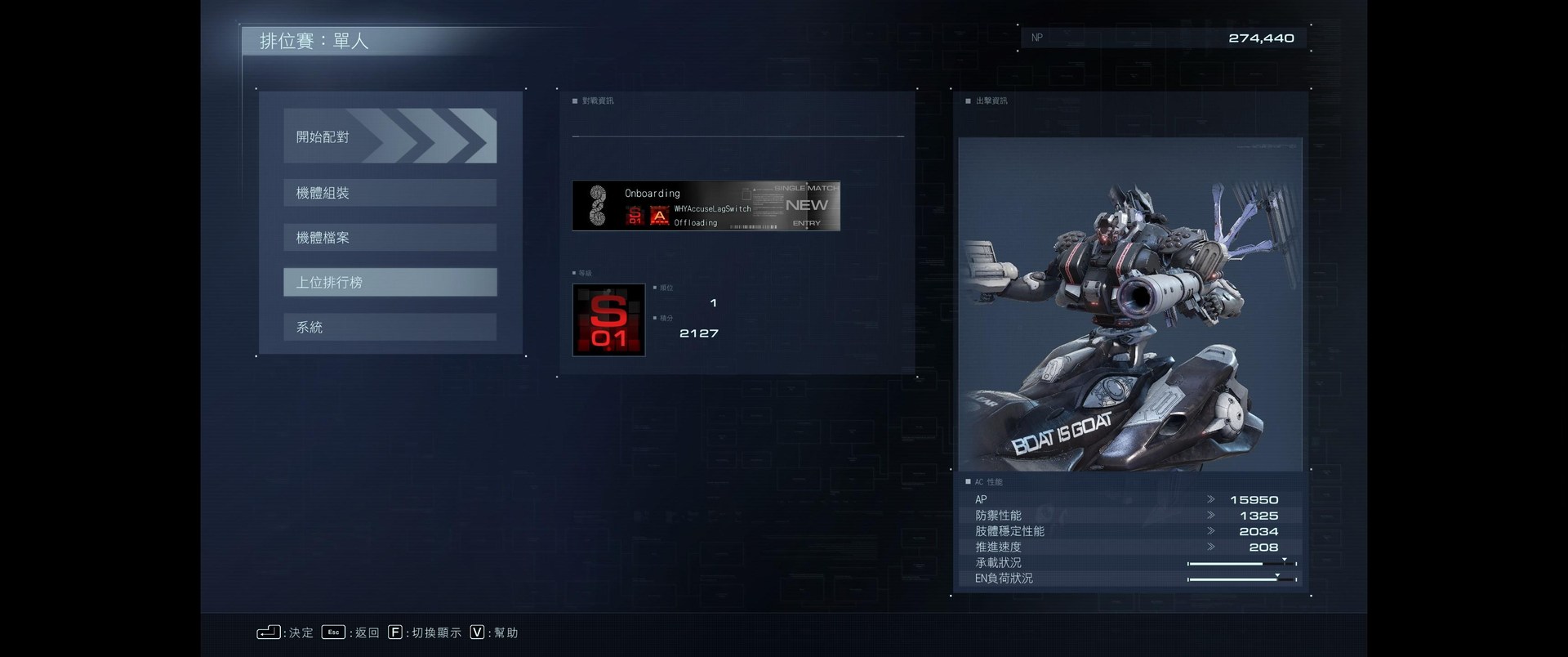The image size is (1568, 657).
Task: Click the EN負荷狀況 load gauge slider
Action: pos(1241,578)
